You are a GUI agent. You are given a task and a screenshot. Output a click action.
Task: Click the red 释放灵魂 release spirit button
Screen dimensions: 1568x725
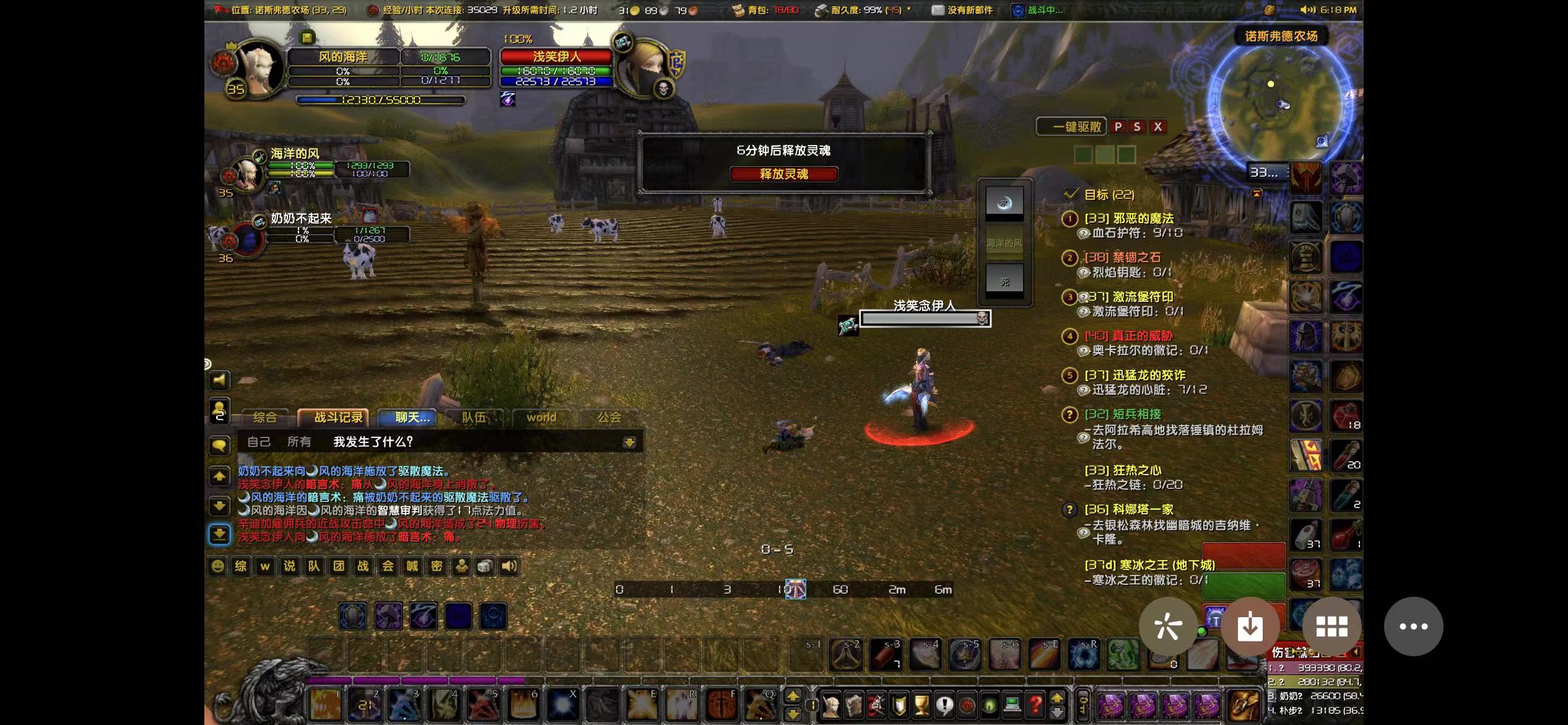point(783,174)
